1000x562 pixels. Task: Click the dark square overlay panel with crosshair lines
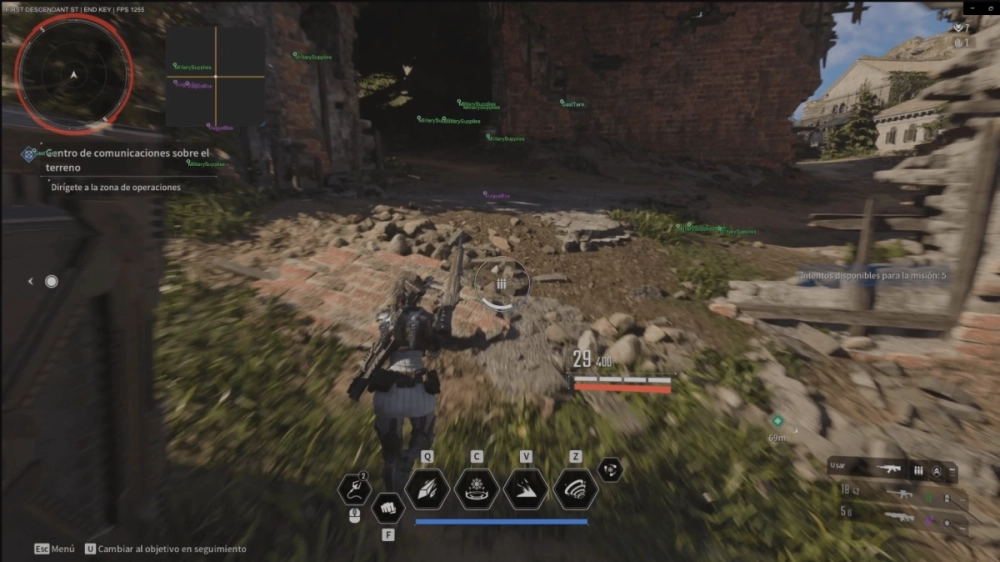[215, 77]
